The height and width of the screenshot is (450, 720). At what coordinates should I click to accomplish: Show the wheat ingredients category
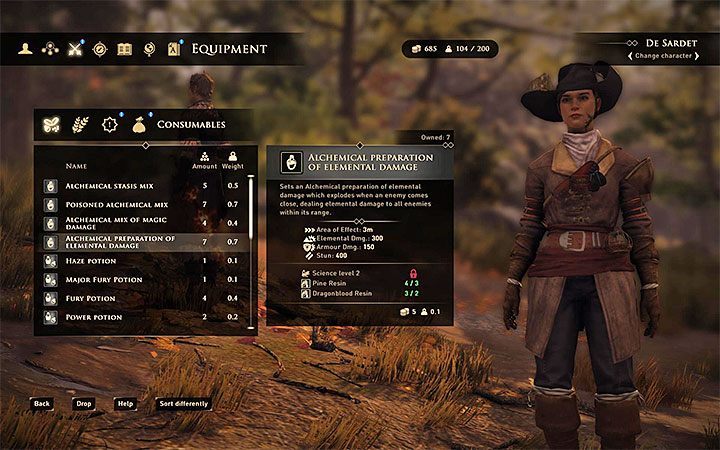[x=81, y=125]
